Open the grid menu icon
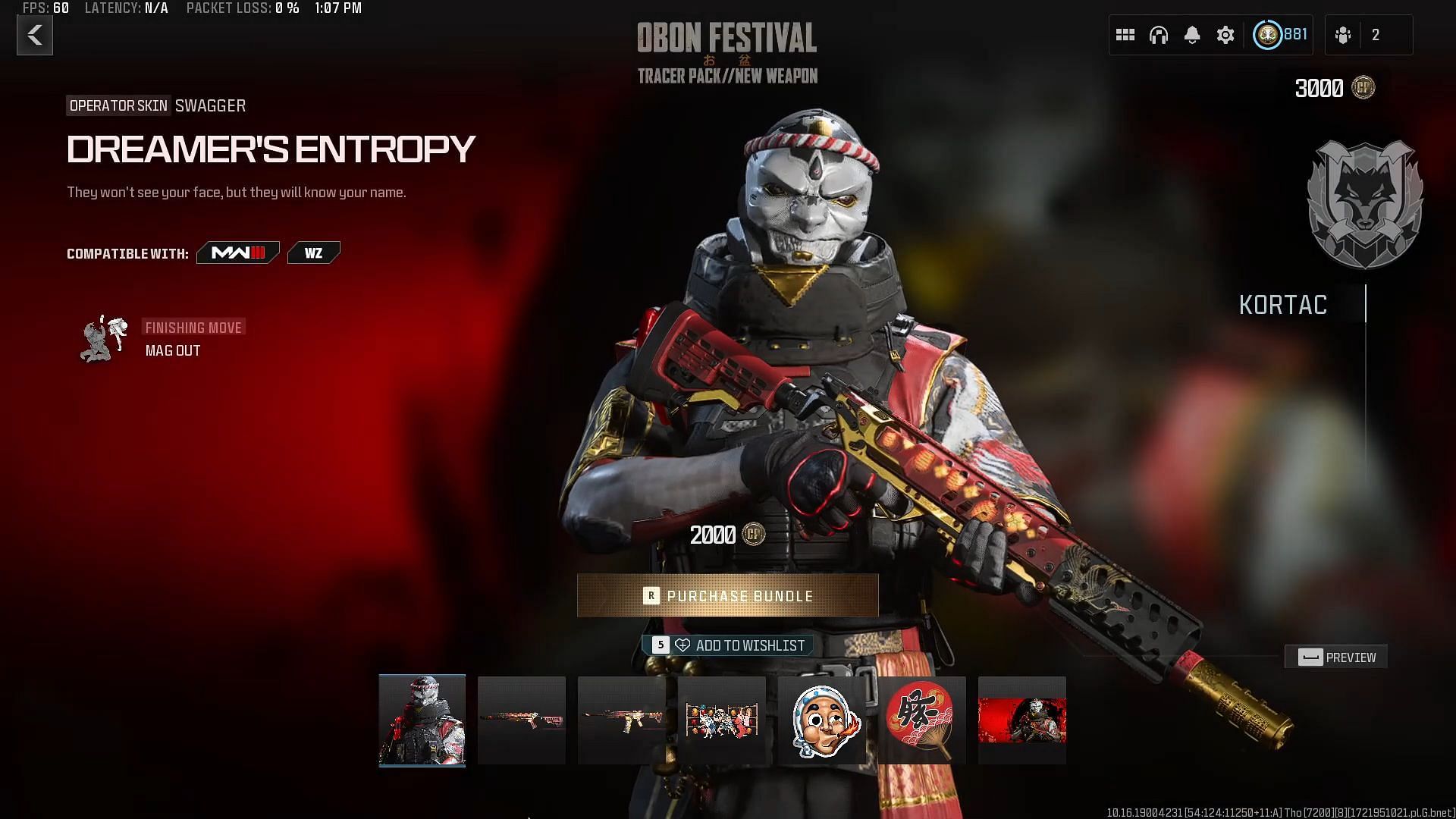This screenshot has height=819, width=1456. (1125, 35)
